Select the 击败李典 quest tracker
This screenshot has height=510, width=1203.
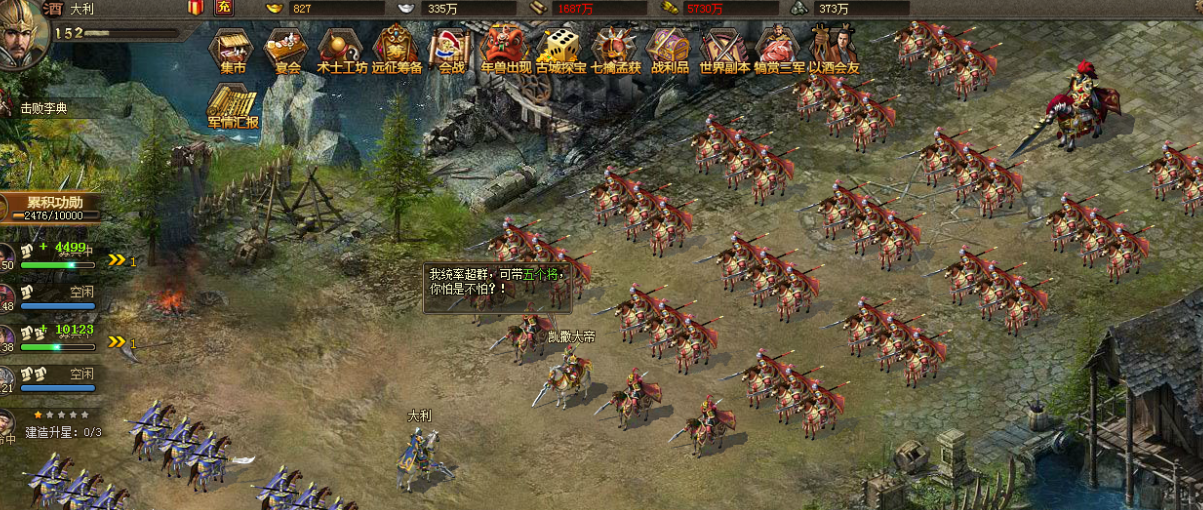point(48,109)
